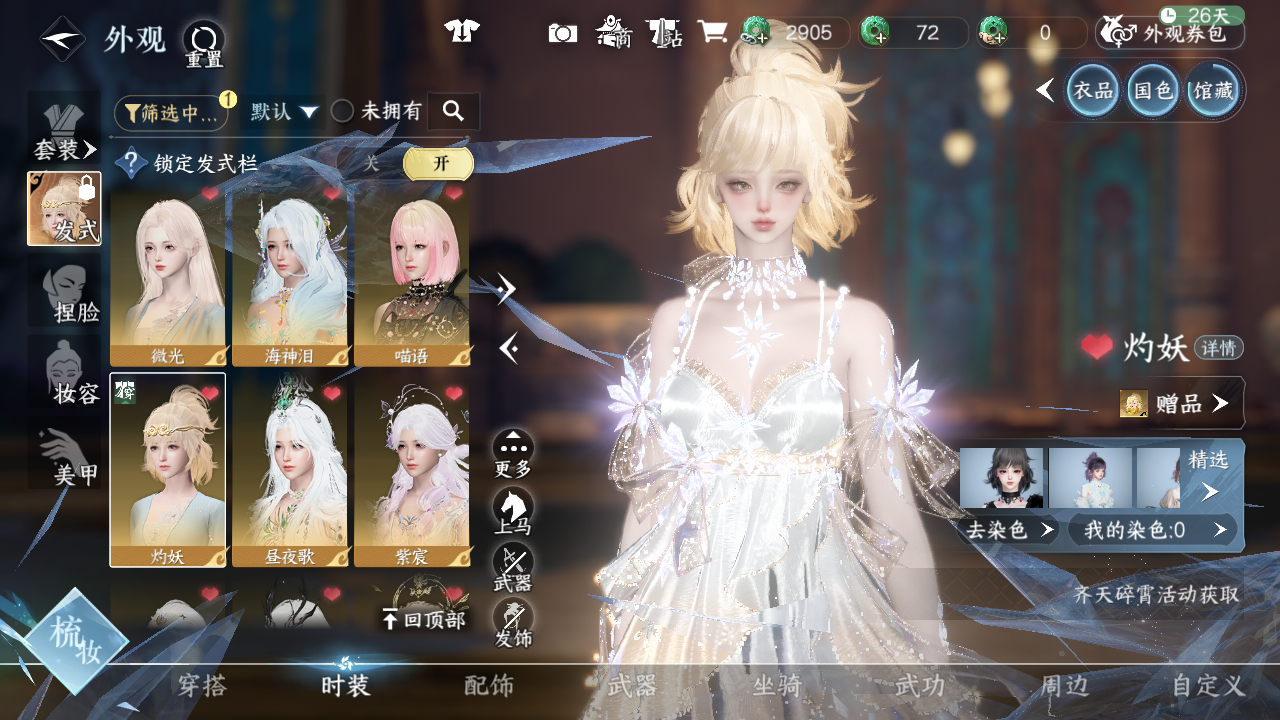Choose the 紫宸 hairstyle

(x=412, y=470)
